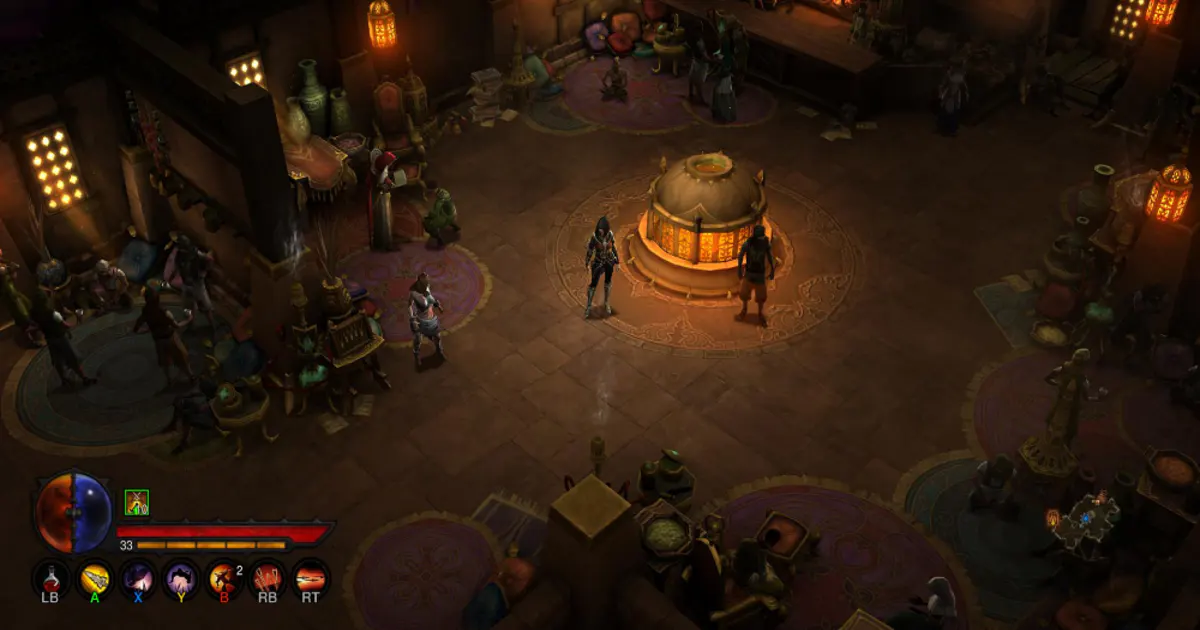Click the orange portal marker on the minimap
Image resolution: width=1200 pixels, height=630 pixels.
tap(1052, 517)
